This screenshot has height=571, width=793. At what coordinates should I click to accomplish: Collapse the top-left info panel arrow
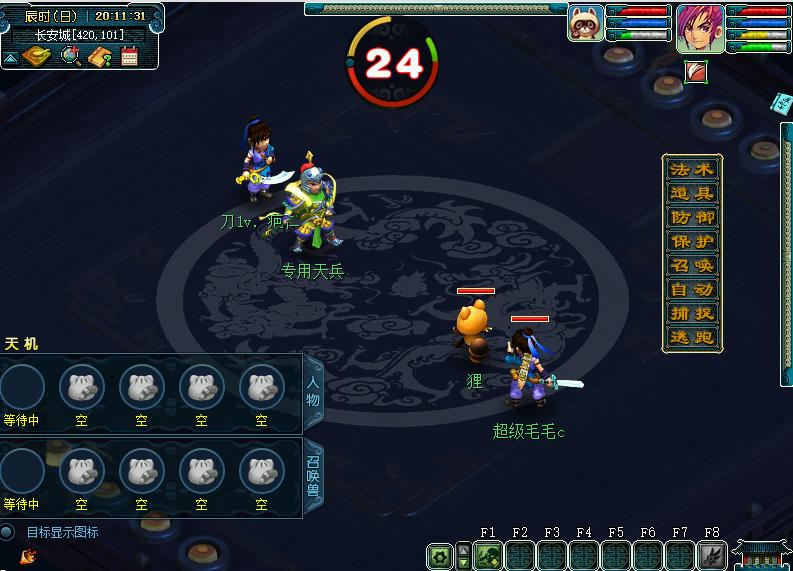coord(10,58)
